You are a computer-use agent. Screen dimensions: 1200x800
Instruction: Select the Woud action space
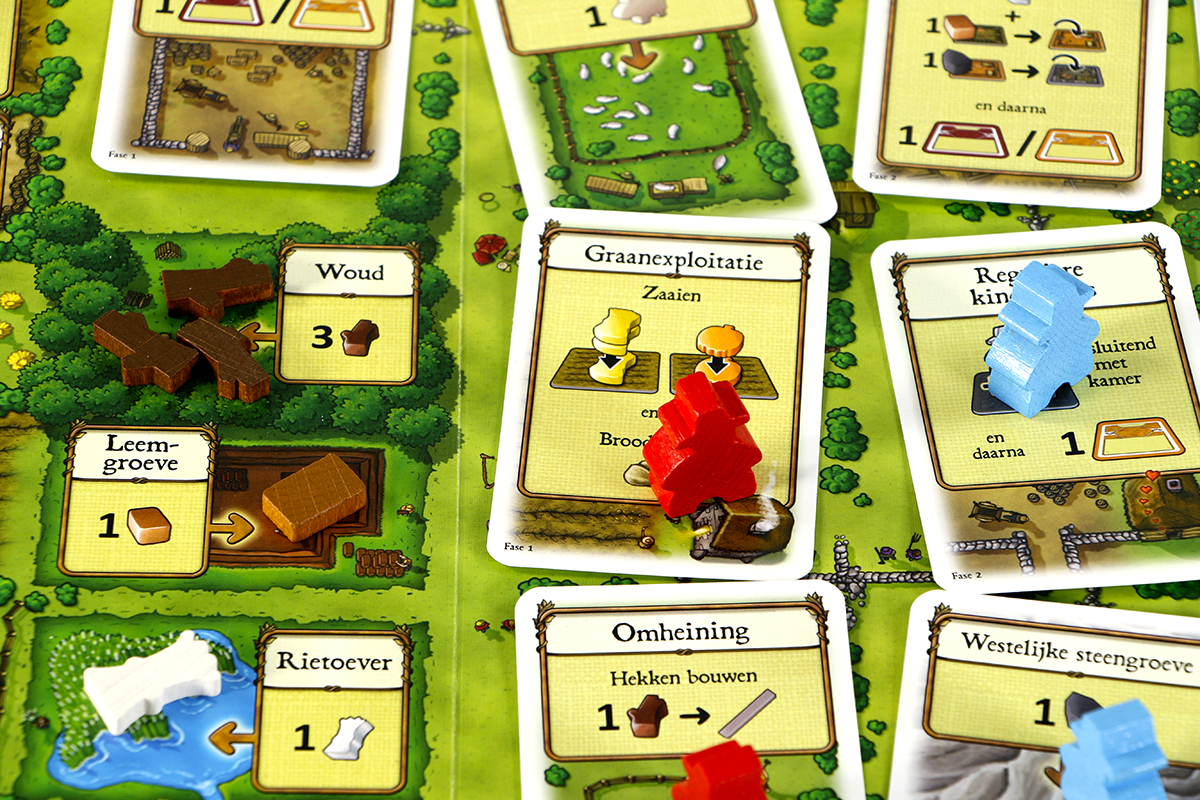[x=347, y=314]
